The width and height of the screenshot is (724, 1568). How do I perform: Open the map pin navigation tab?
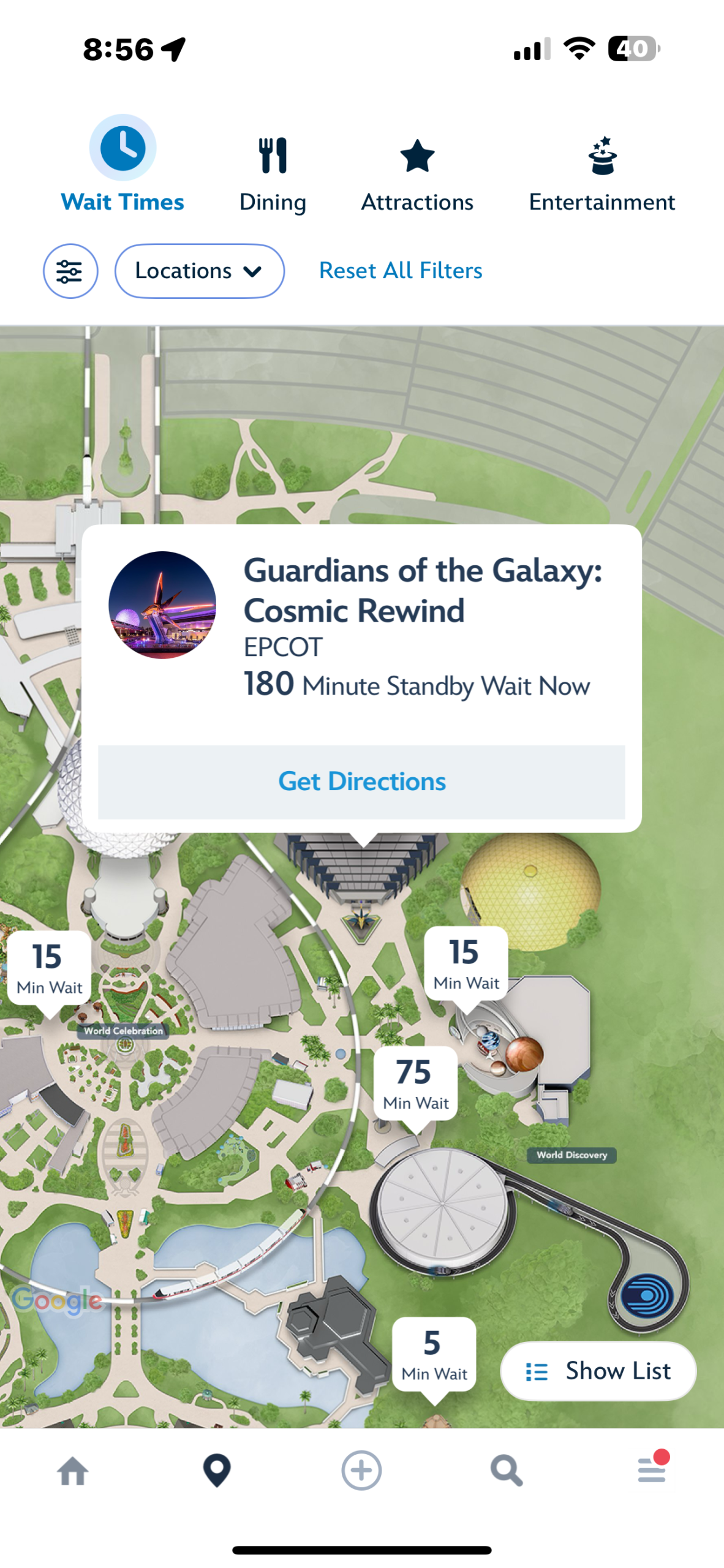(x=217, y=1471)
